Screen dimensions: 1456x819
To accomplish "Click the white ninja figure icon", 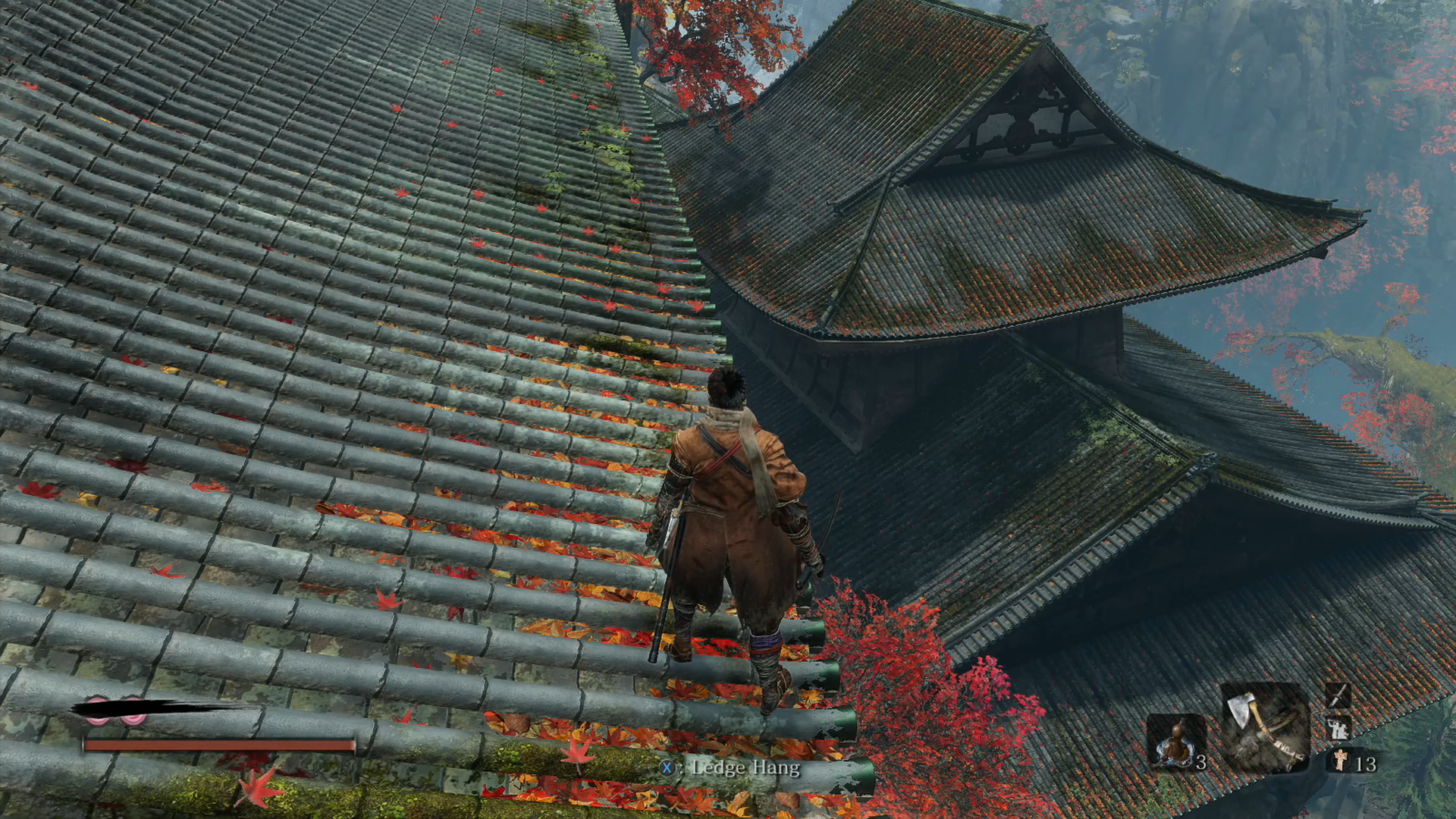I will point(1337,728).
